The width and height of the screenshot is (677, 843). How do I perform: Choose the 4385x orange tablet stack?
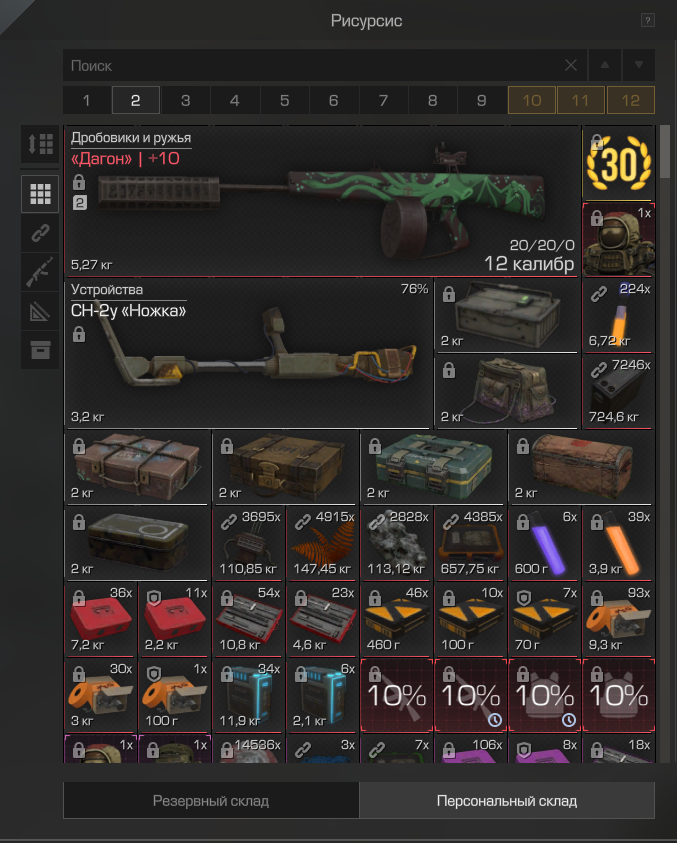tap(470, 543)
